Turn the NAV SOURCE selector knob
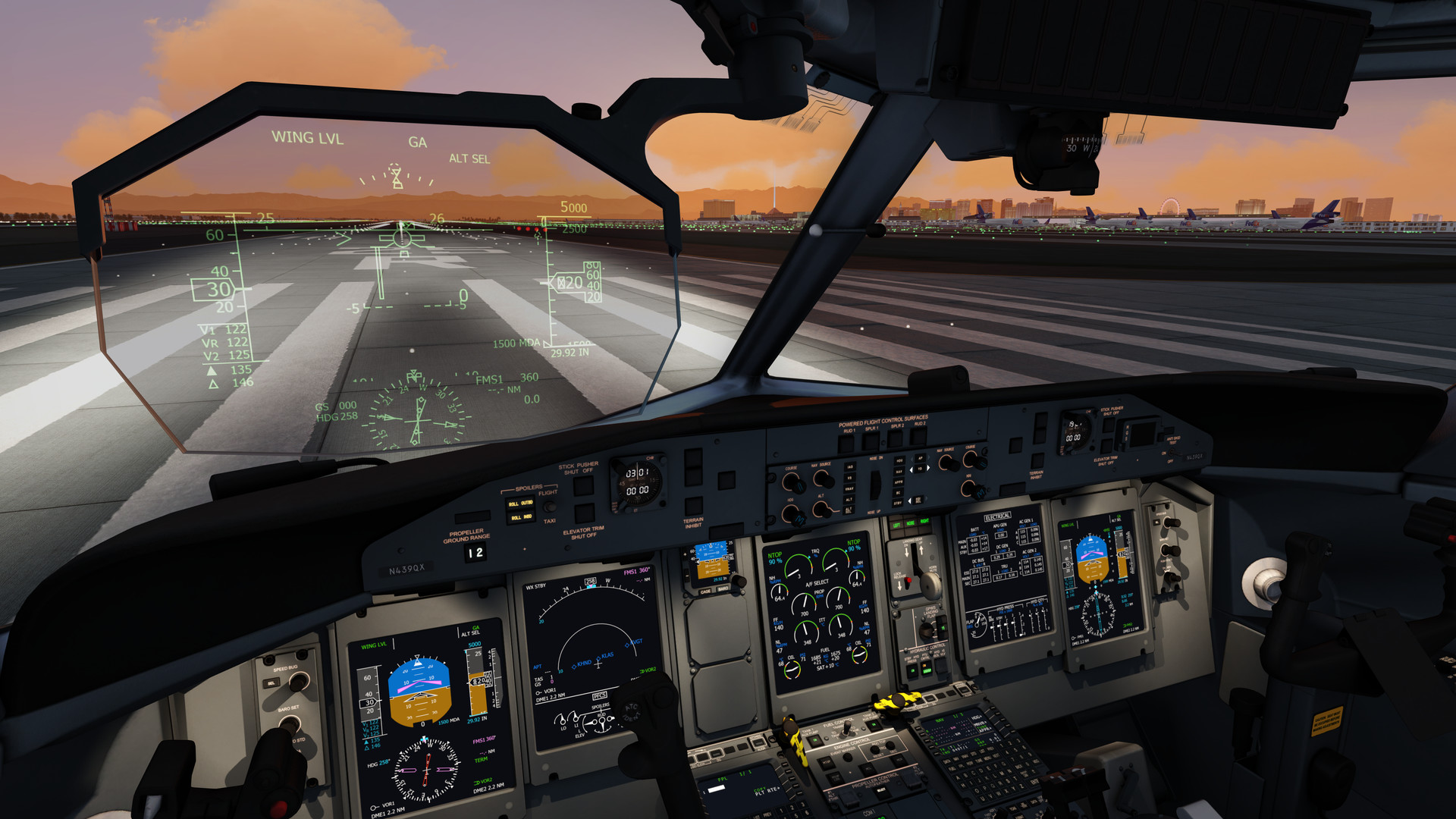This screenshot has height=819, width=1456. point(824,479)
